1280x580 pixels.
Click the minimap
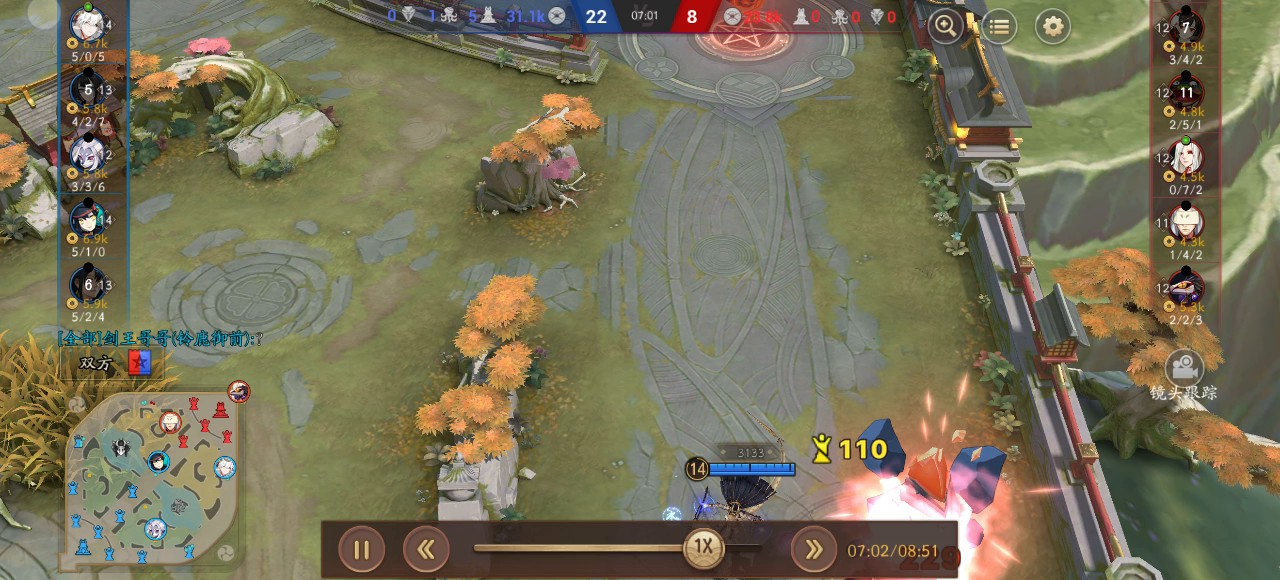150,480
